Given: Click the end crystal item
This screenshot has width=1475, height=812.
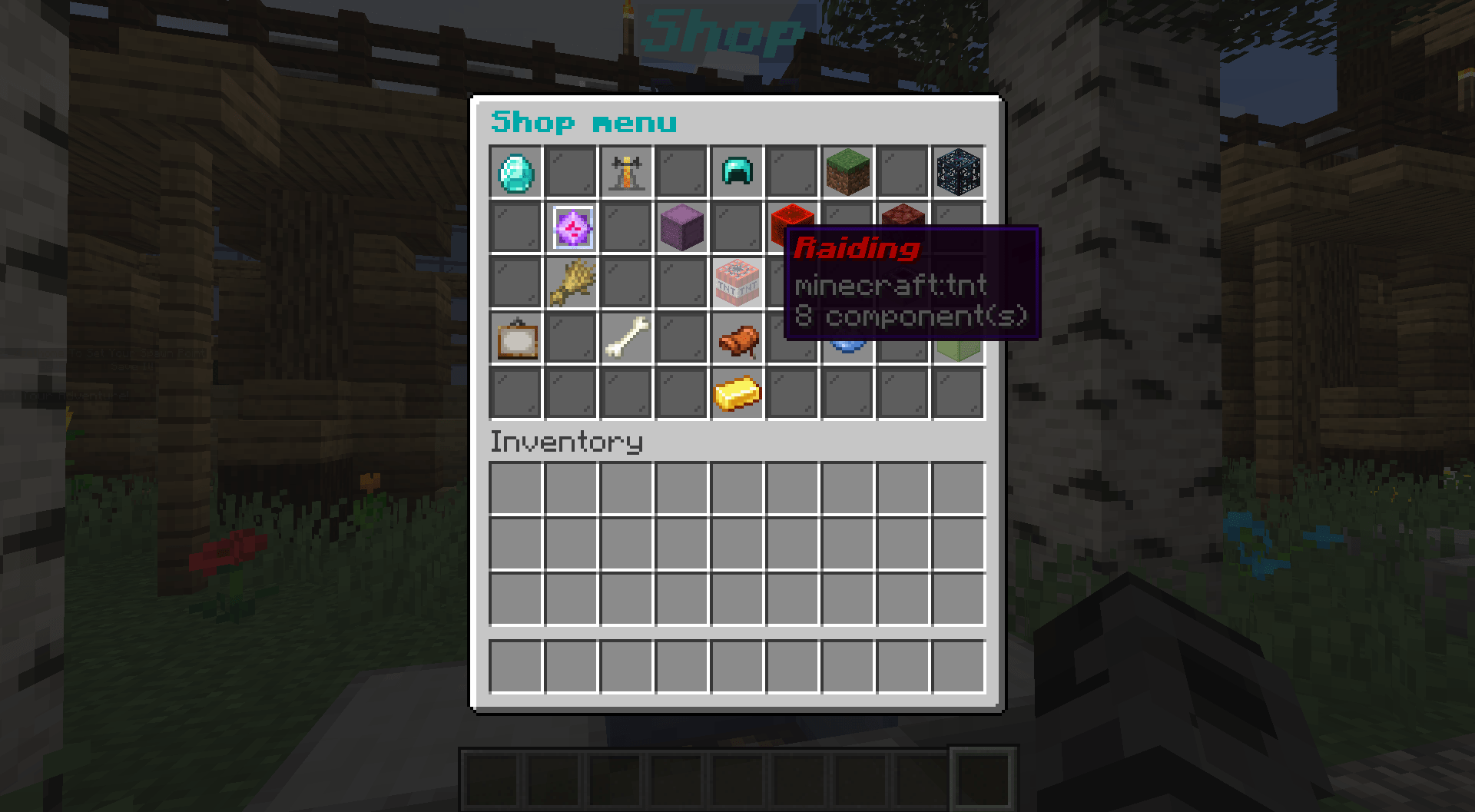Looking at the screenshot, I should 571,226.
